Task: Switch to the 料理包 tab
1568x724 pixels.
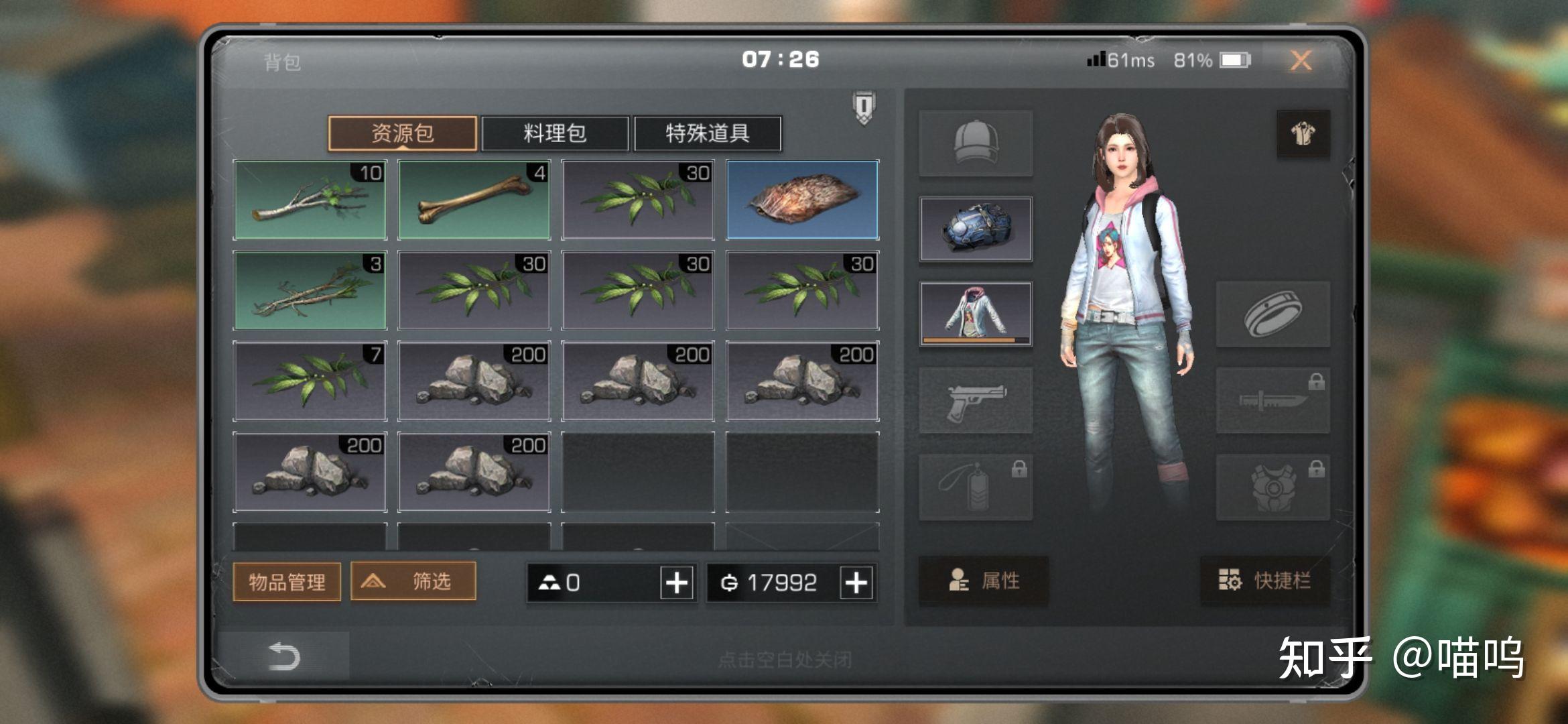Action: pyautogui.click(x=555, y=133)
